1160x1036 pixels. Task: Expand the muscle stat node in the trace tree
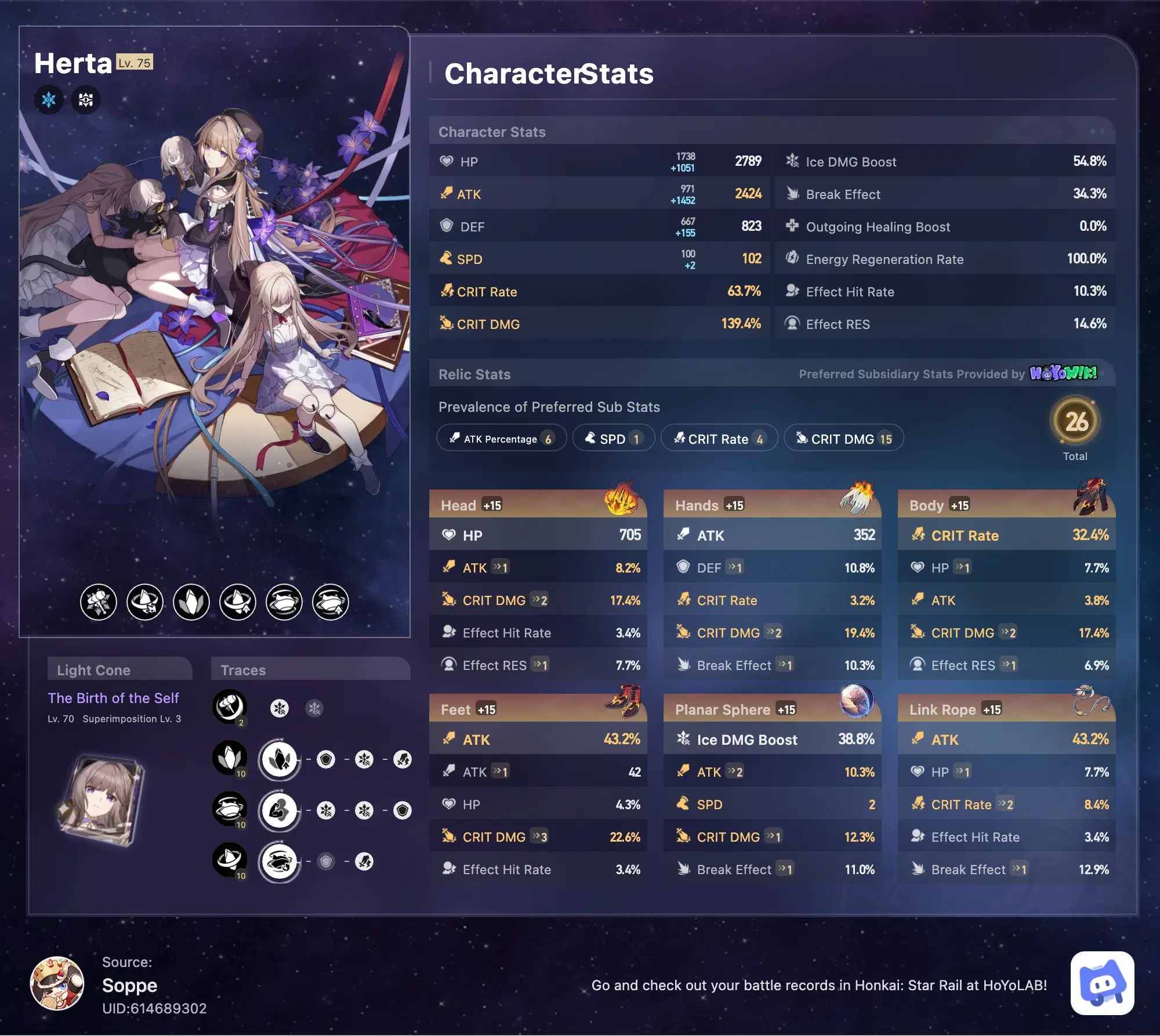(x=279, y=809)
